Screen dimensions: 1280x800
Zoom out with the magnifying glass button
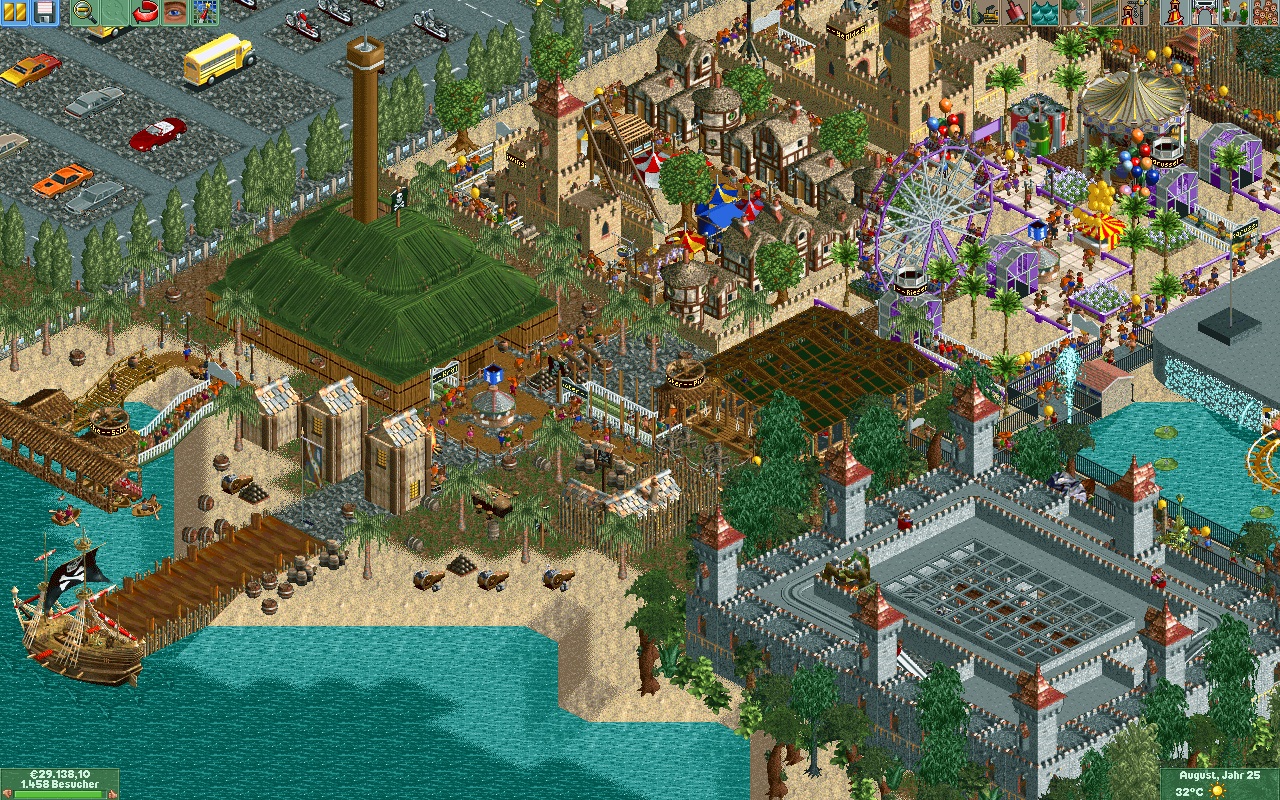[85, 12]
